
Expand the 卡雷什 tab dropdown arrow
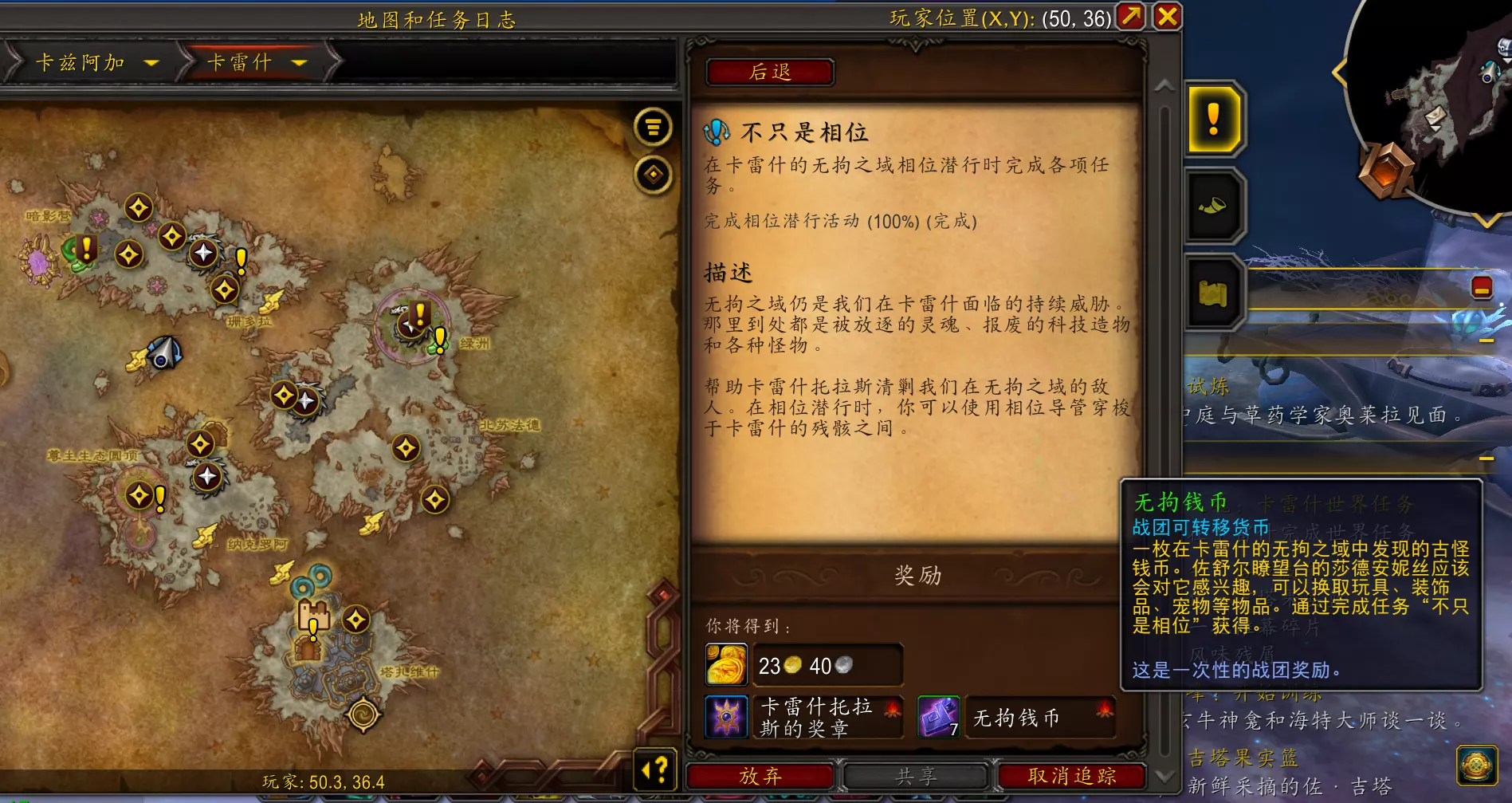coord(300,64)
